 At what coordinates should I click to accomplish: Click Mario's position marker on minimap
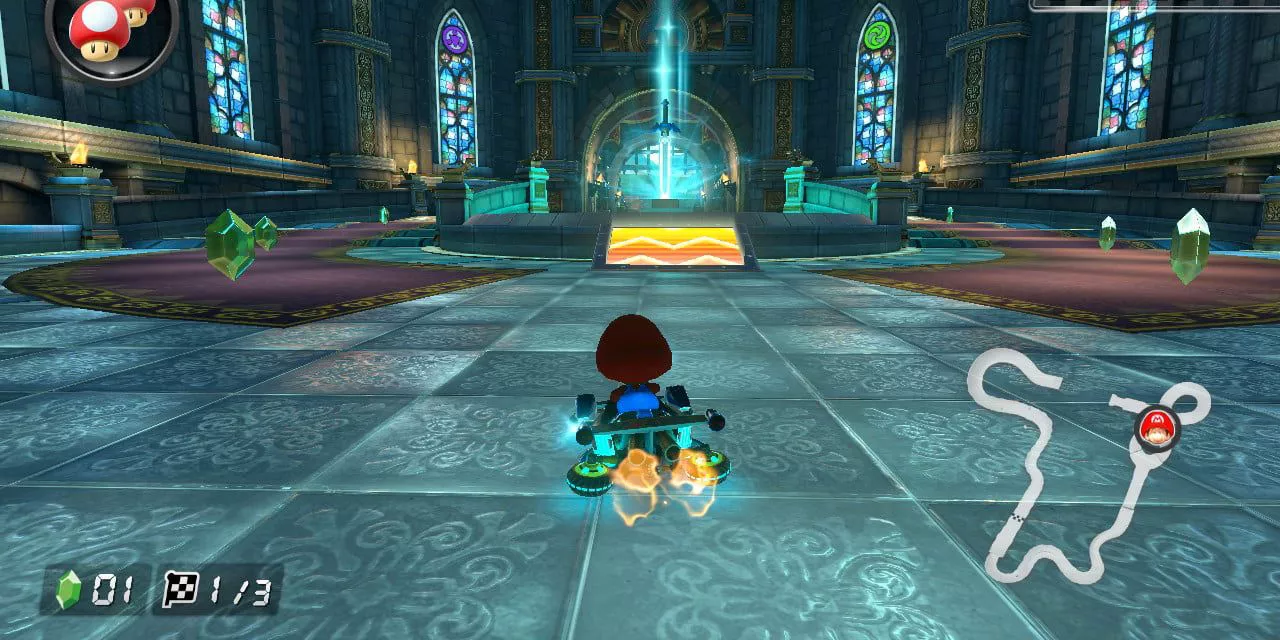1157,430
